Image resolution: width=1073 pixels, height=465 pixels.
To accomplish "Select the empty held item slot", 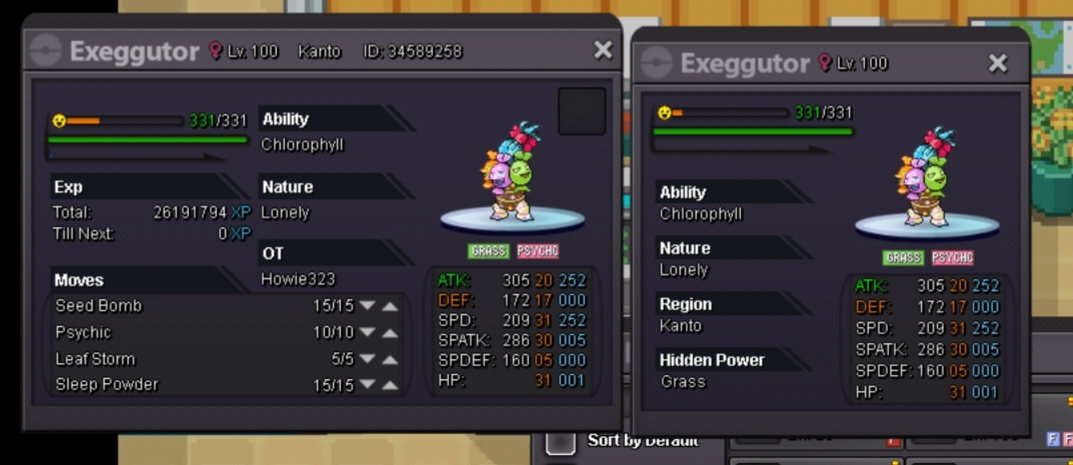I will (581, 111).
